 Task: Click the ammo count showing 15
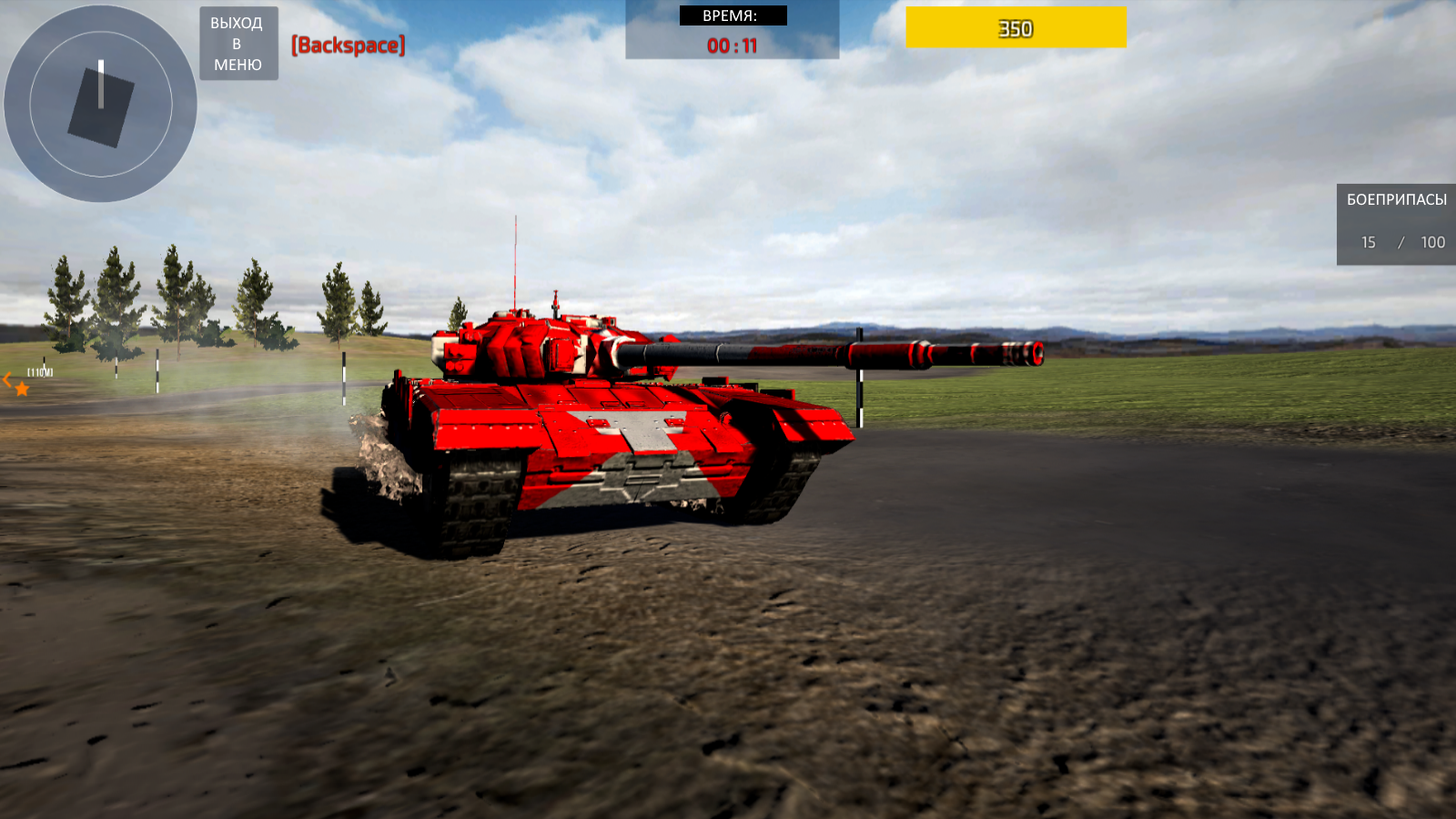(x=1368, y=242)
